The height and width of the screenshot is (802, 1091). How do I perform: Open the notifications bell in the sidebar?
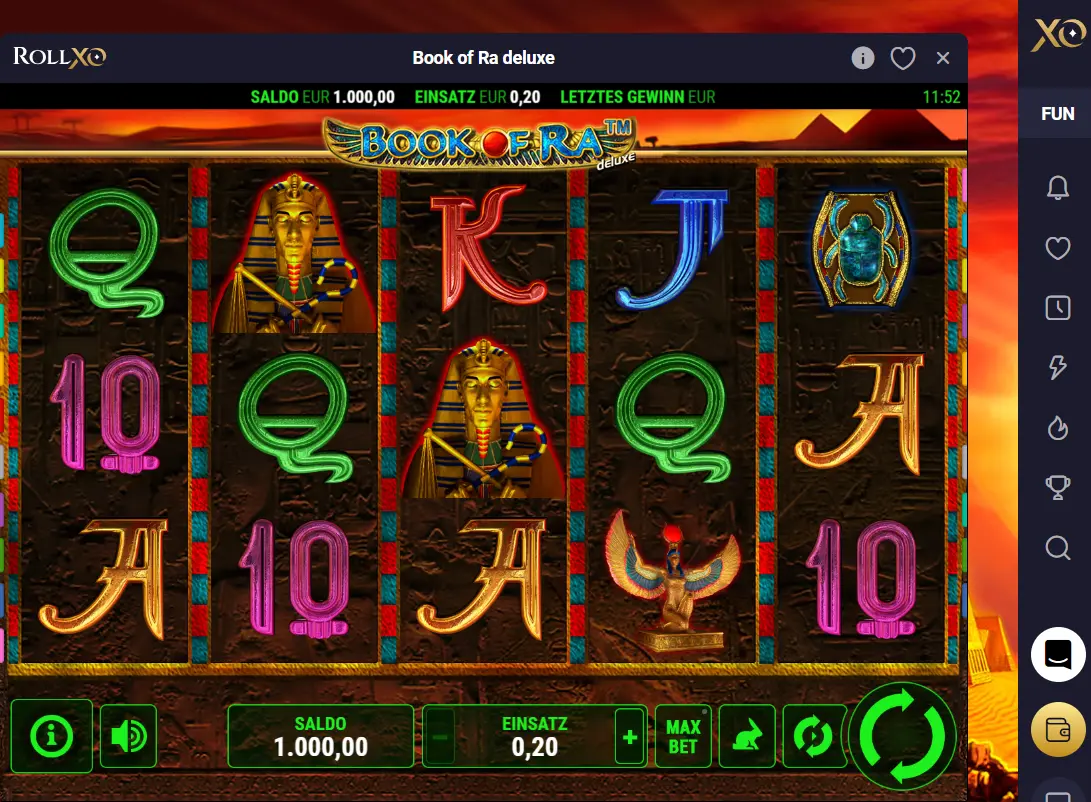[1057, 188]
